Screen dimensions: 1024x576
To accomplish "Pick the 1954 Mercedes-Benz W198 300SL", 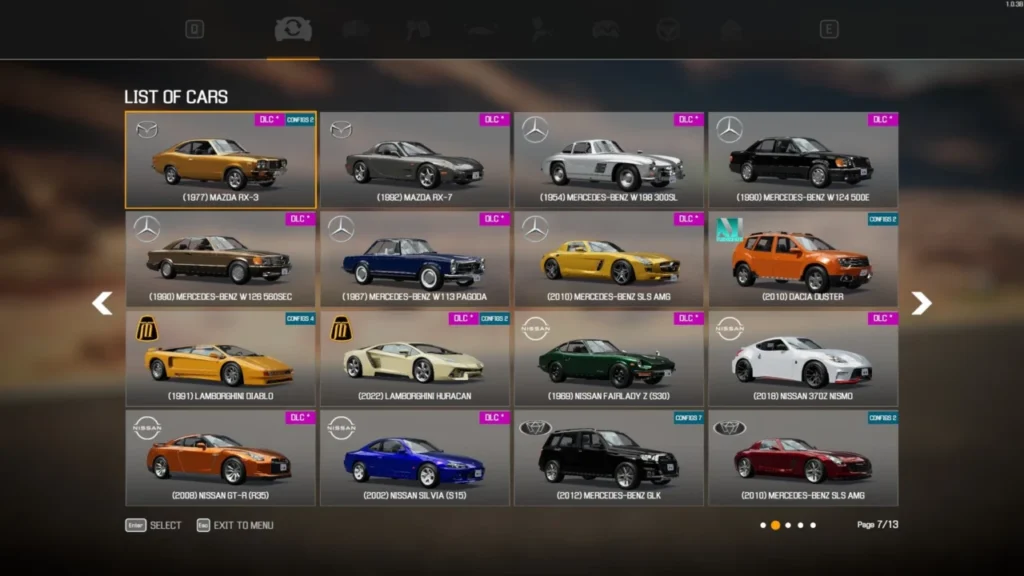I will [609, 160].
